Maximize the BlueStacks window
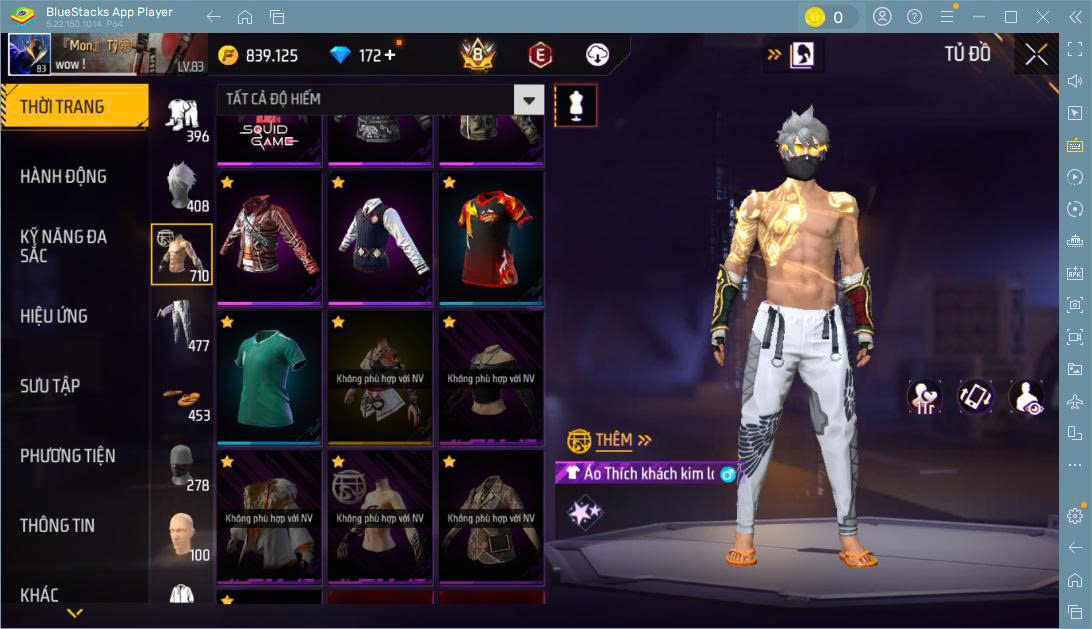Image resolution: width=1092 pixels, height=629 pixels. (x=1010, y=17)
